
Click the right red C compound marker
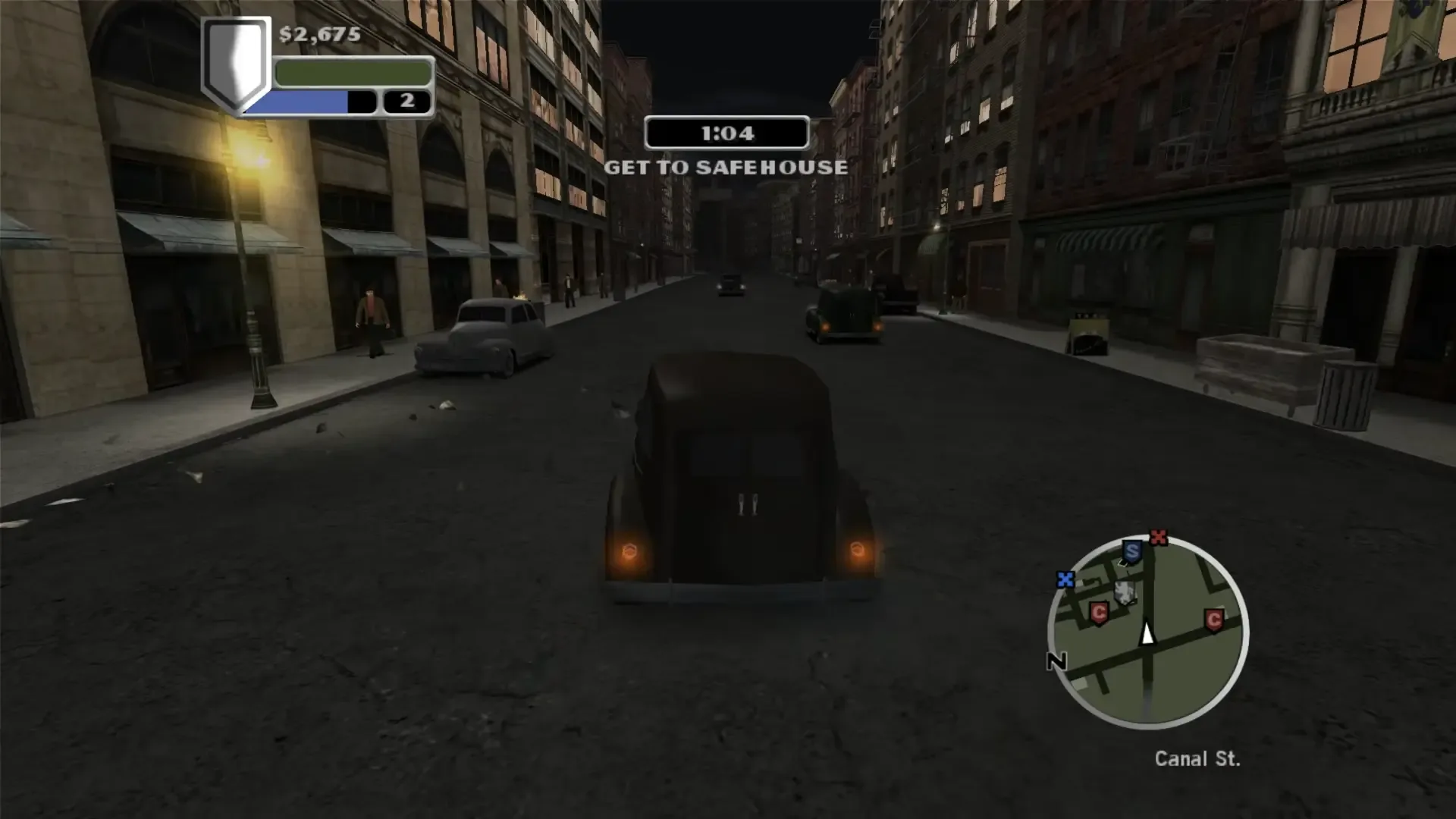1214,620
